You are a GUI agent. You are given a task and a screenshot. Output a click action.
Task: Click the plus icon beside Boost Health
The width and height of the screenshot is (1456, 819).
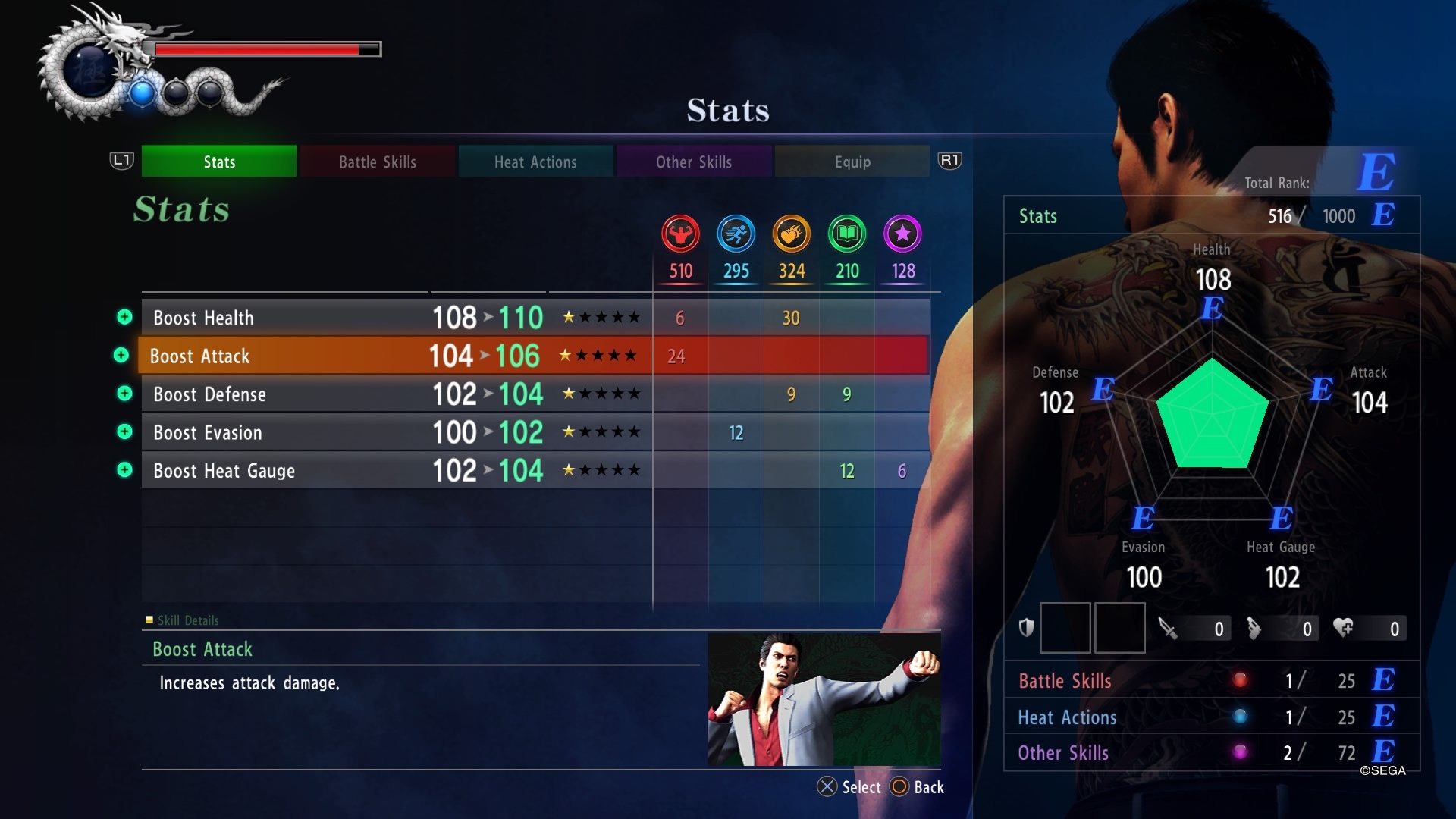[x=124, y=318]
